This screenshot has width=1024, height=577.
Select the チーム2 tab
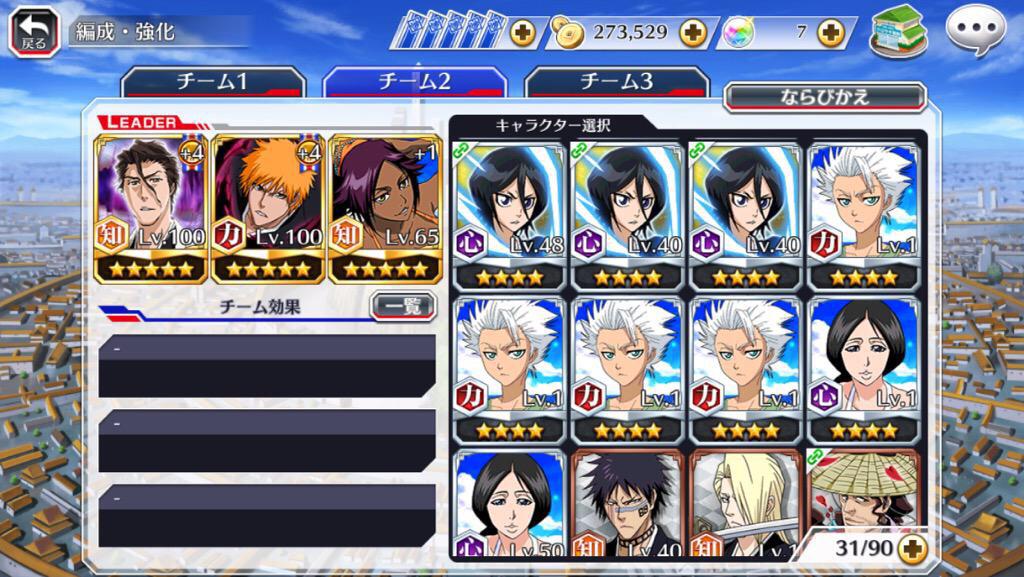click(x=415, y=82)
